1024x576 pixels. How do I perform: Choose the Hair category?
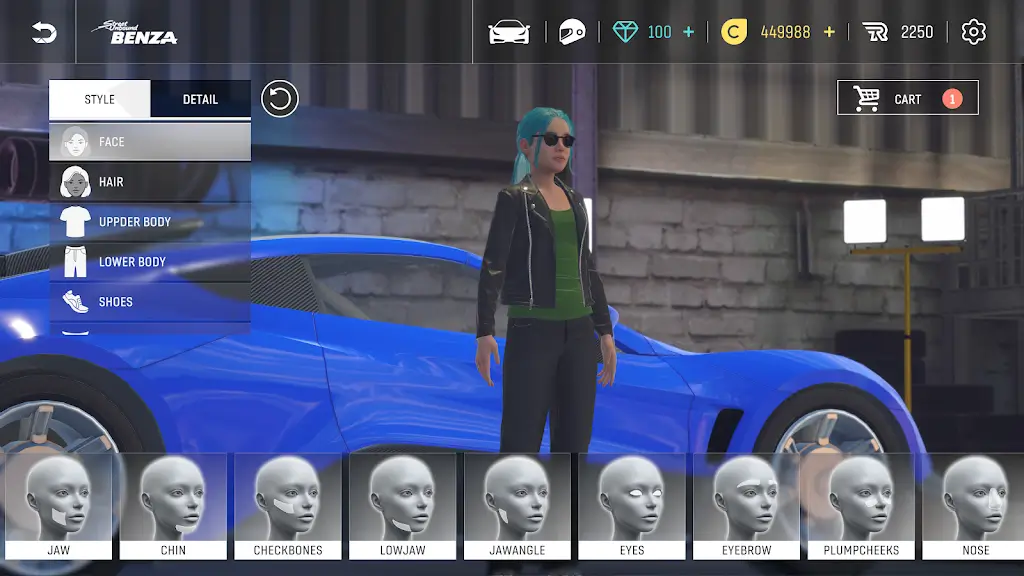coord(150,182)
